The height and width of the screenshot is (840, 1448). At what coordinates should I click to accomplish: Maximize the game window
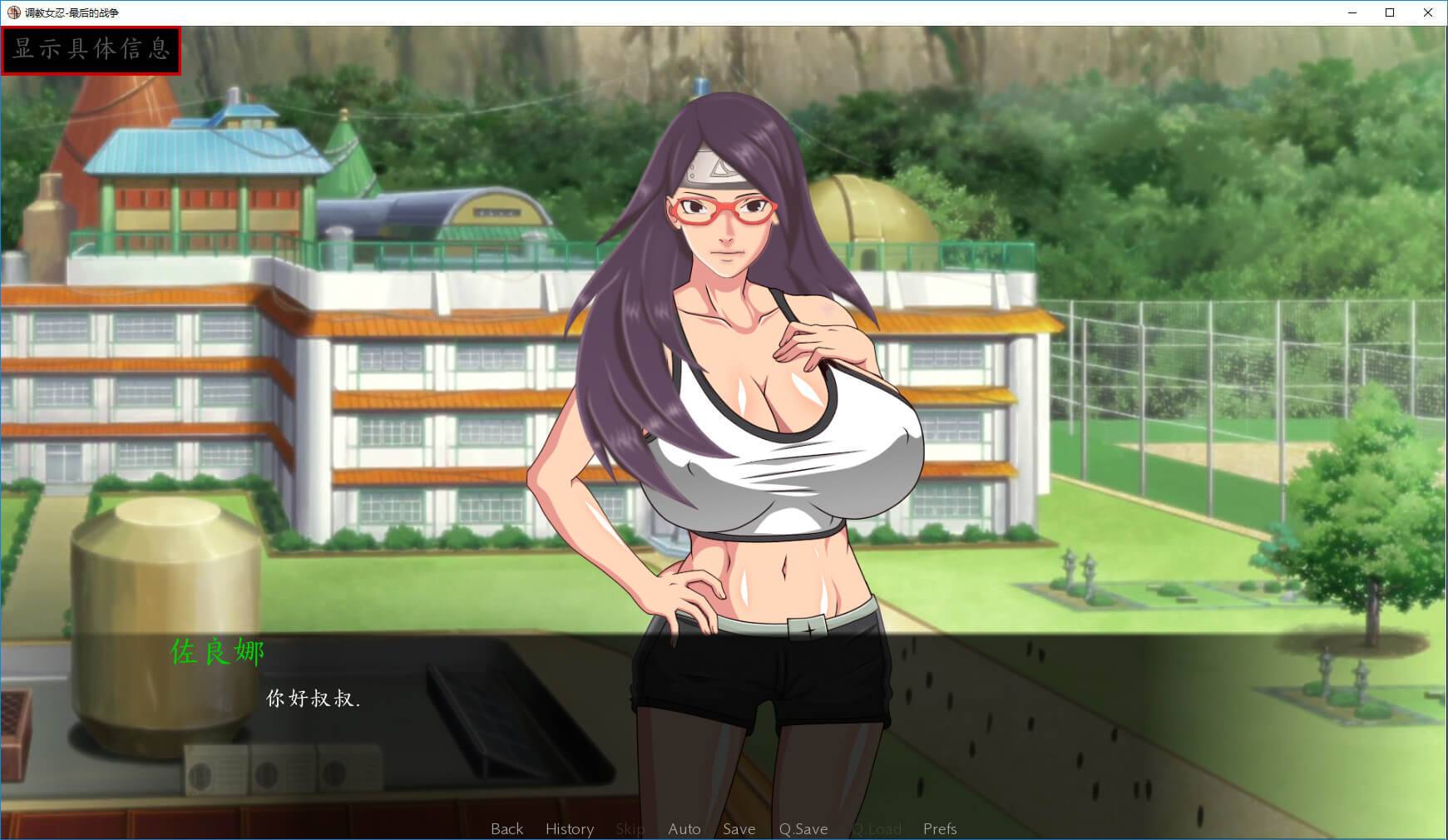coord(1389,12)
